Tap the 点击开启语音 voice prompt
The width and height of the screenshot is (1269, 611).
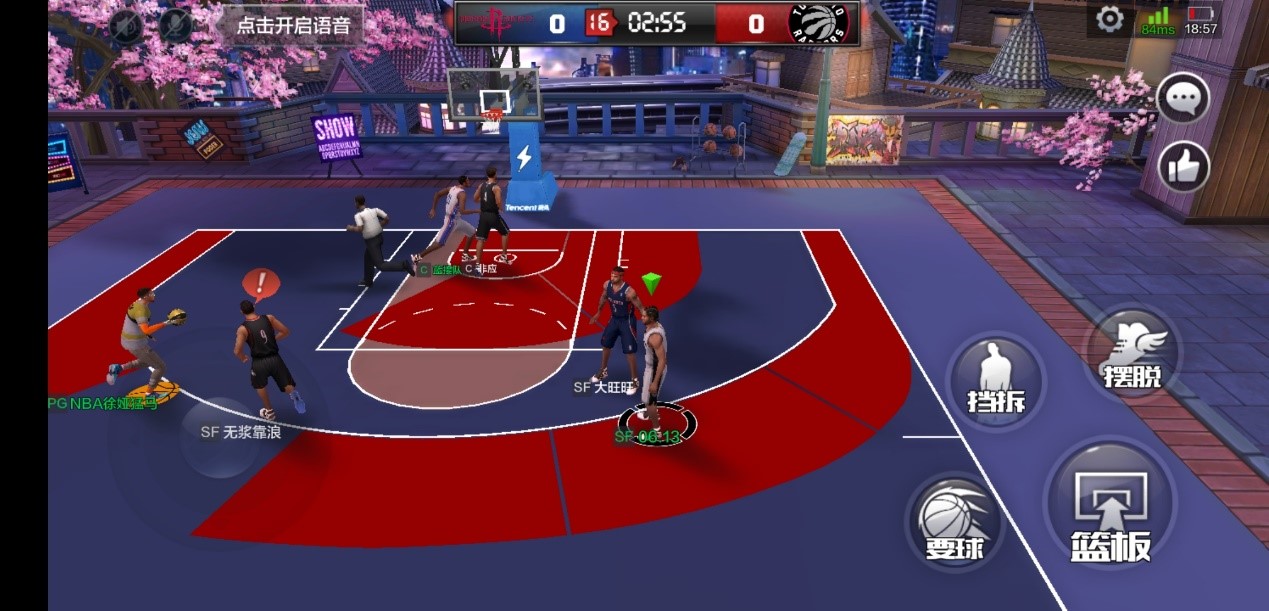coord(292,25)
